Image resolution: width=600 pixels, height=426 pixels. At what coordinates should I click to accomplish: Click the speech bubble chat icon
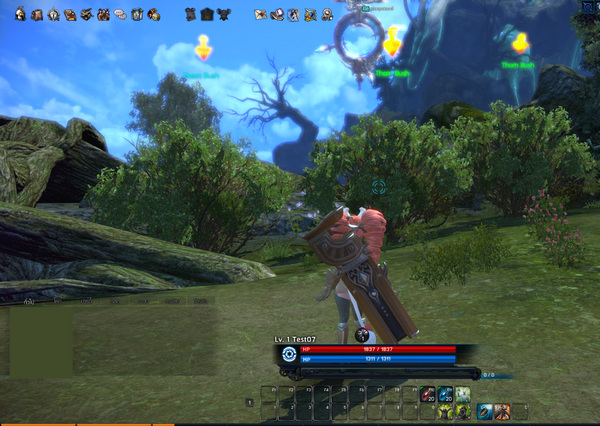[120, 15]
